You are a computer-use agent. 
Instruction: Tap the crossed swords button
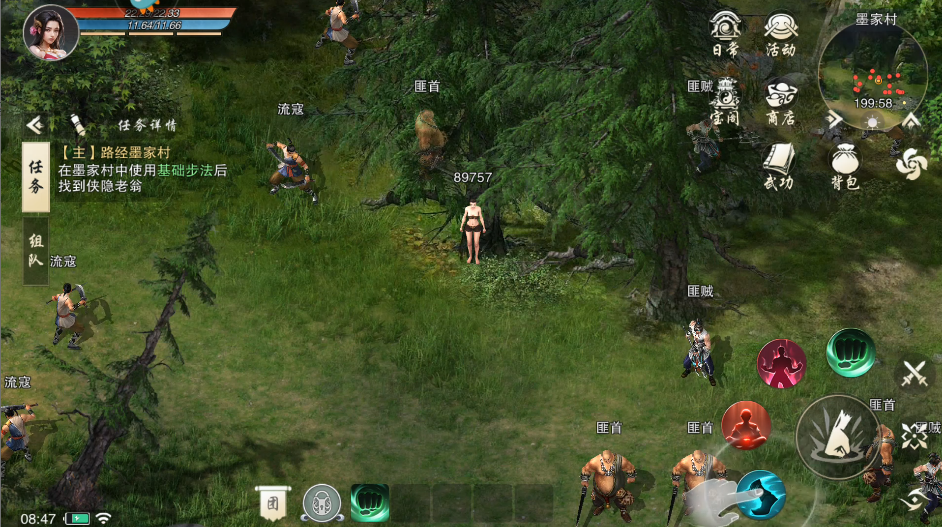915,376
